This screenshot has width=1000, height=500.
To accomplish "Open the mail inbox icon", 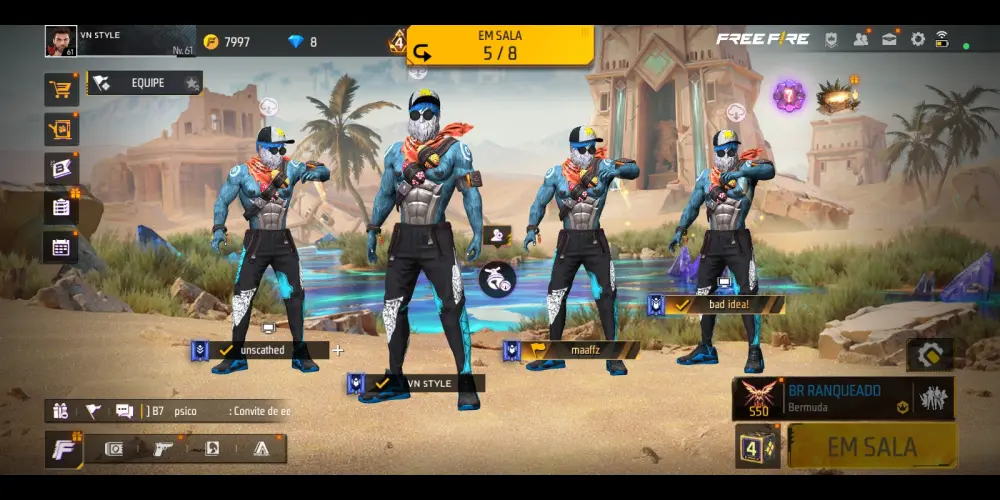I will tap(889, 40).
